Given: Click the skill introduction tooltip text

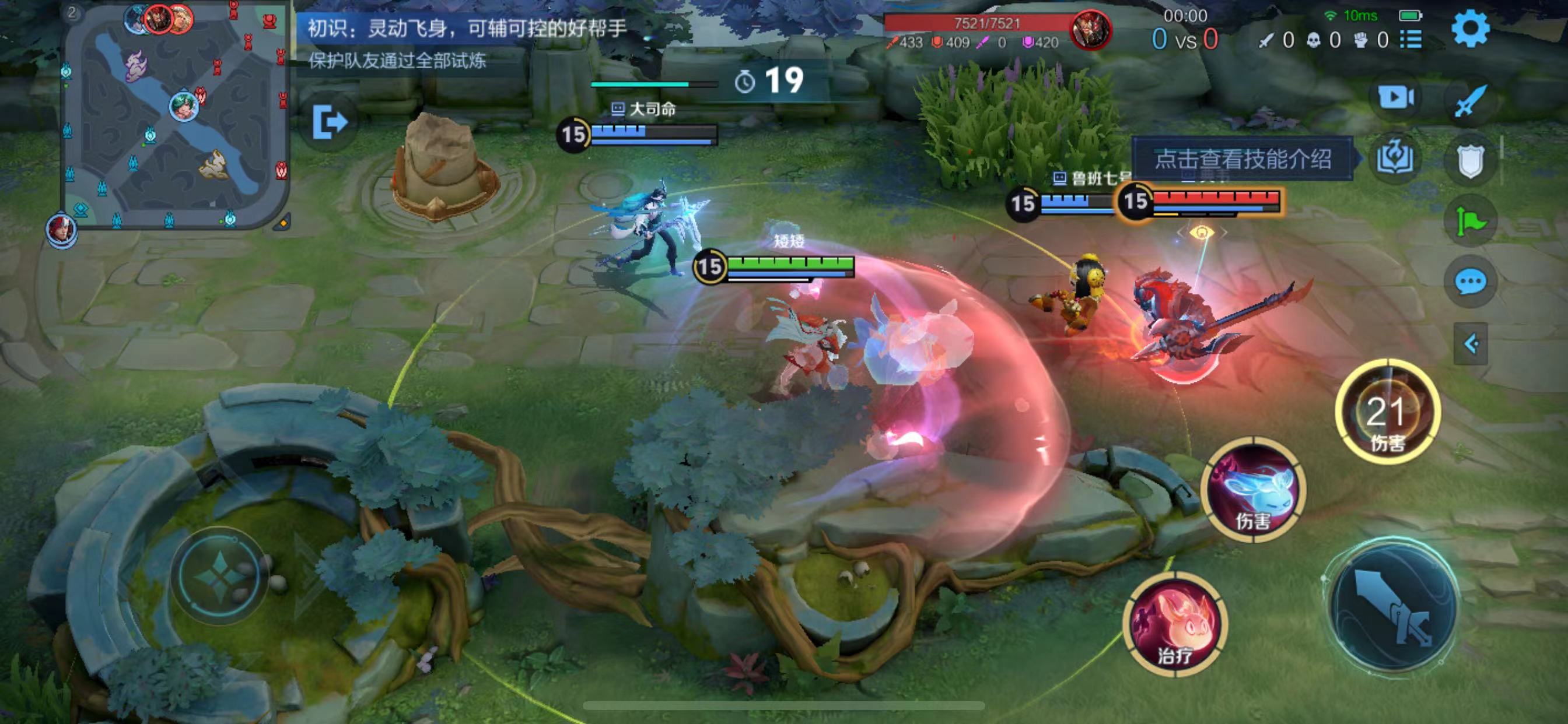Looking at the screenshot, I should pyautogui.click(x=1243, y=159).
